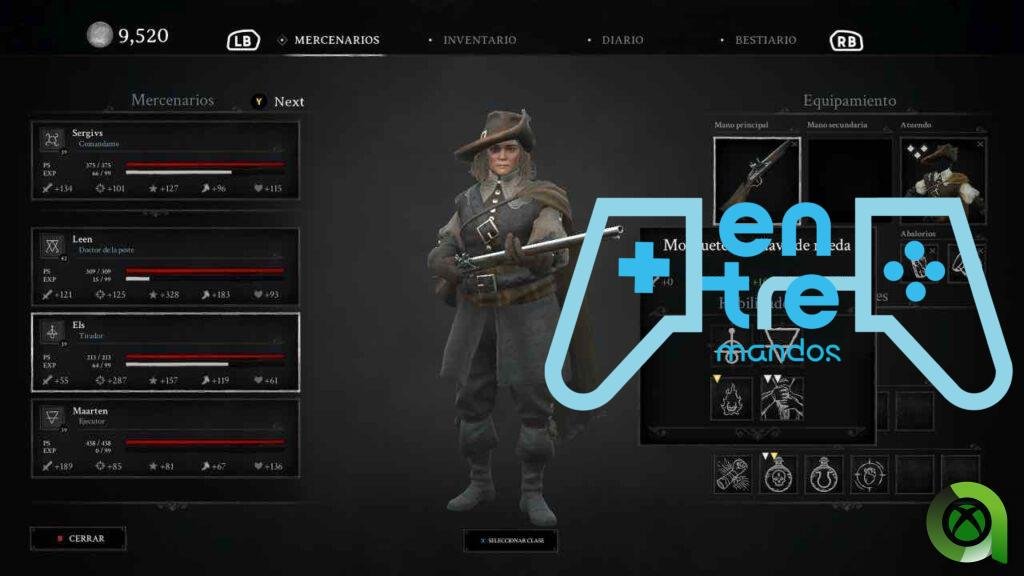Go to the Diario tab

pyautogui.click(x=622, y=40)
